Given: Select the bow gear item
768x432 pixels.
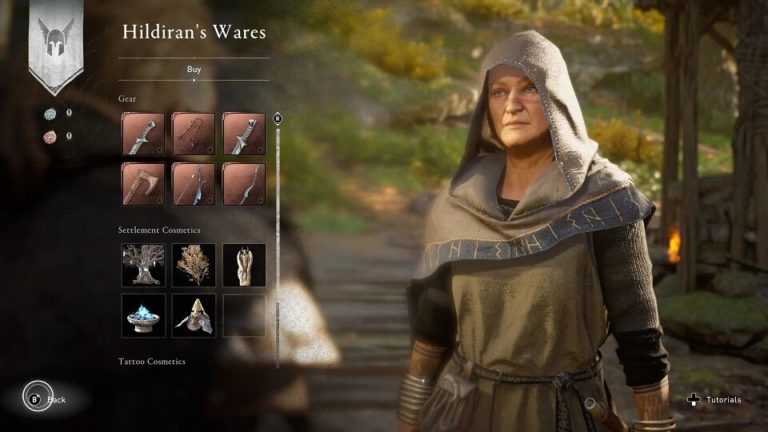Looking at the screenshot, I should tap(244, 184).
